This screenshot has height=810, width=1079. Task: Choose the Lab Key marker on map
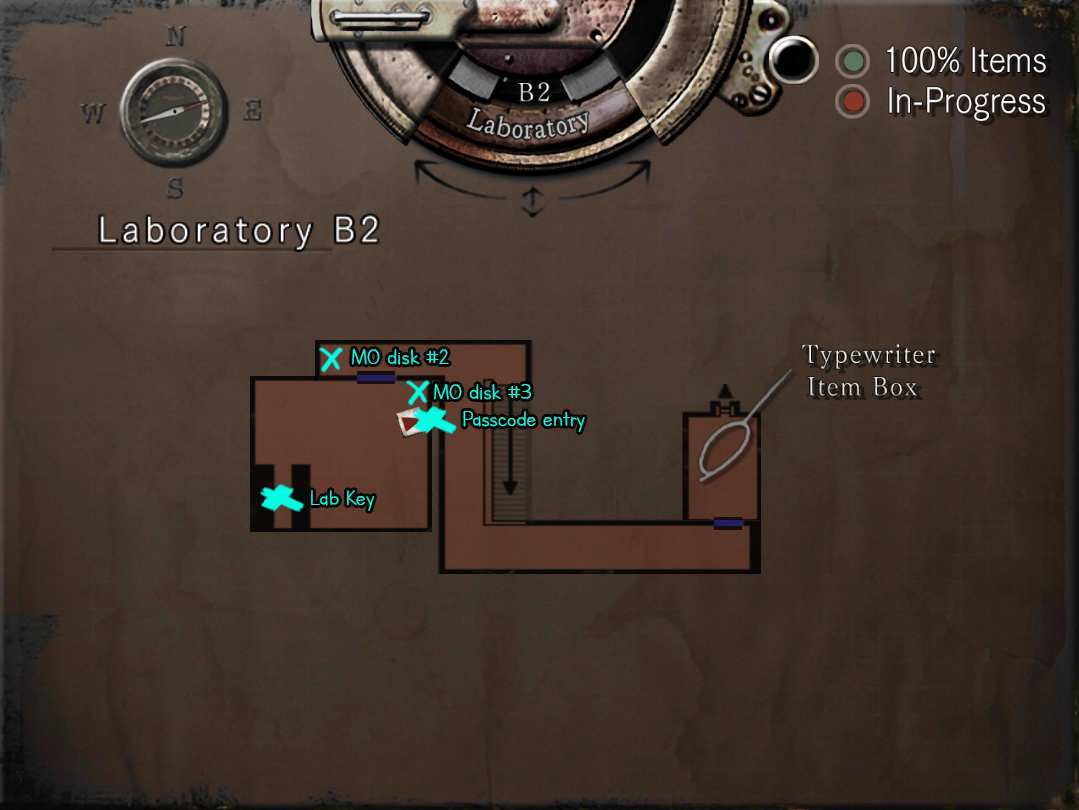coord(281,497)
